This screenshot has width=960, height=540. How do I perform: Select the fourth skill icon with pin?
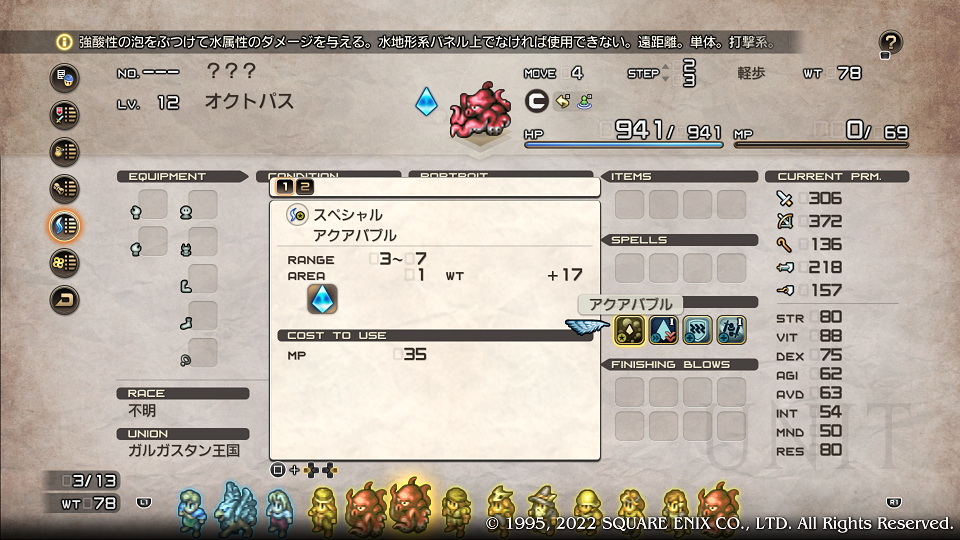731,329
